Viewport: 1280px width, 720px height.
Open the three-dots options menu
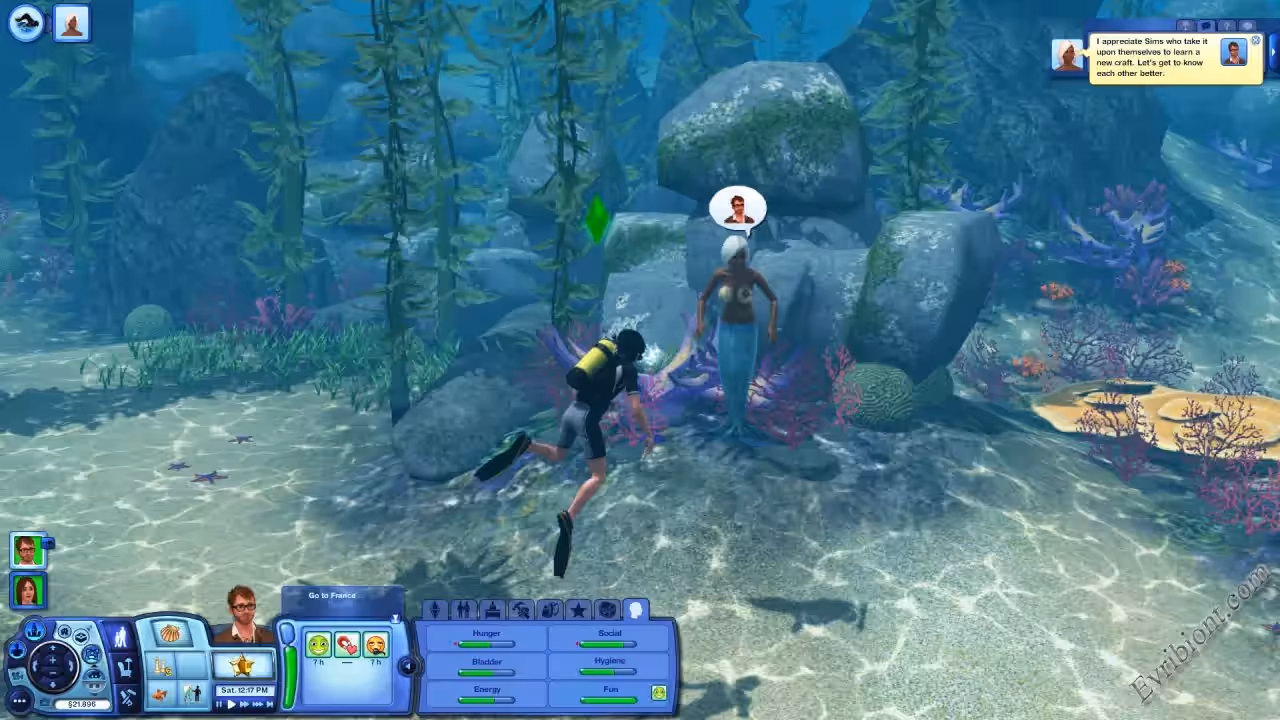click(18, 700)
